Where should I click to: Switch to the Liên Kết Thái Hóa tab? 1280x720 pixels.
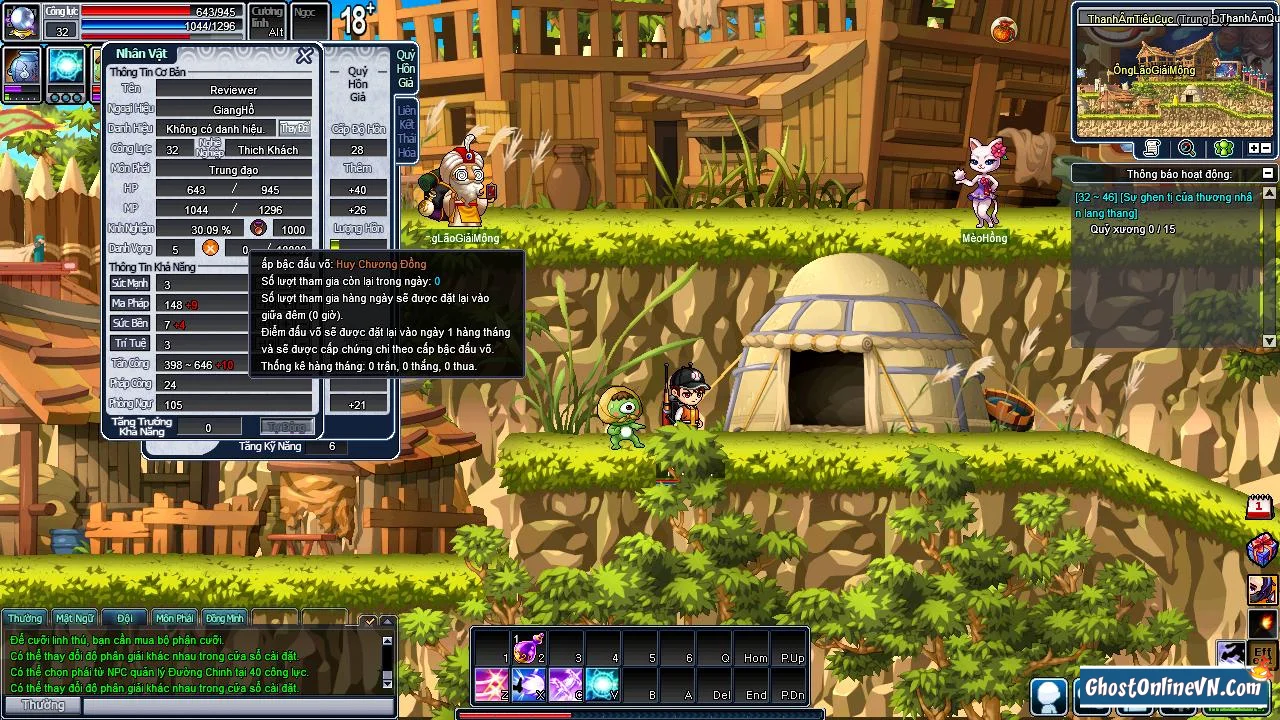406,131
